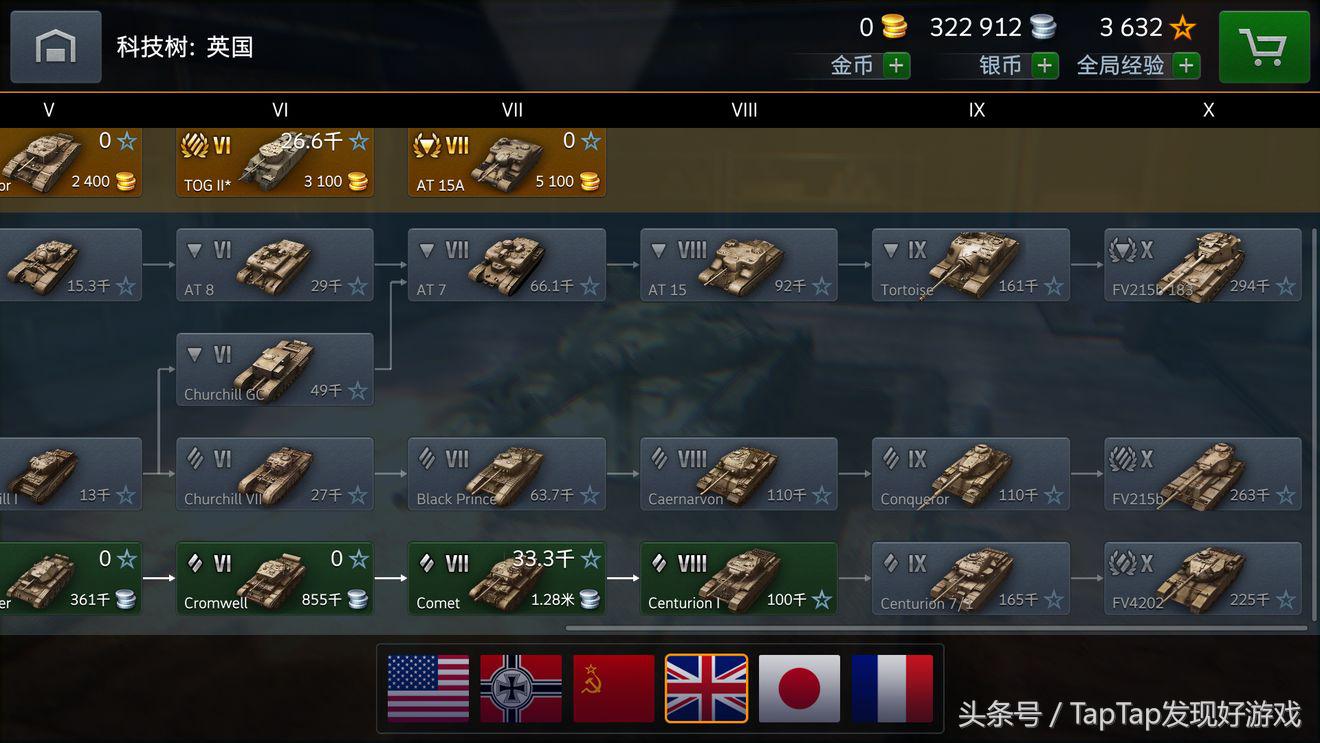Switch to the USA tech tree
This screenshot has width=1320, height=743.
pos(428,688)
